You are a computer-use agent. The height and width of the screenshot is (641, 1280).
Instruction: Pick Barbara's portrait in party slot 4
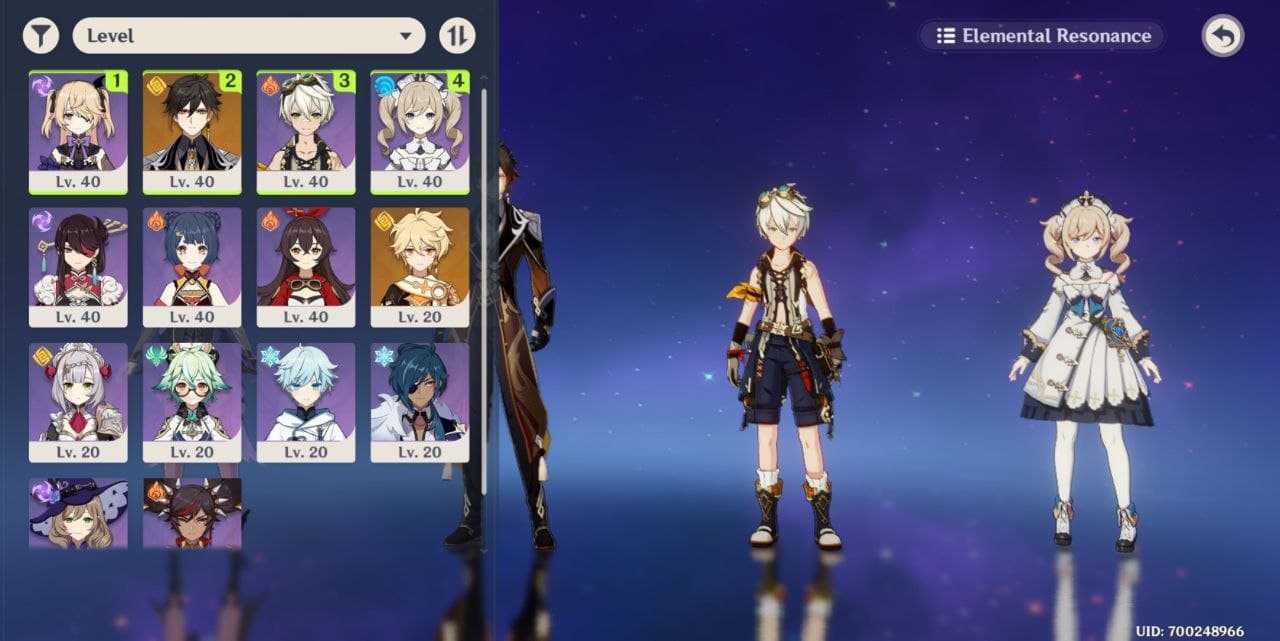click(x=420, y=131)
